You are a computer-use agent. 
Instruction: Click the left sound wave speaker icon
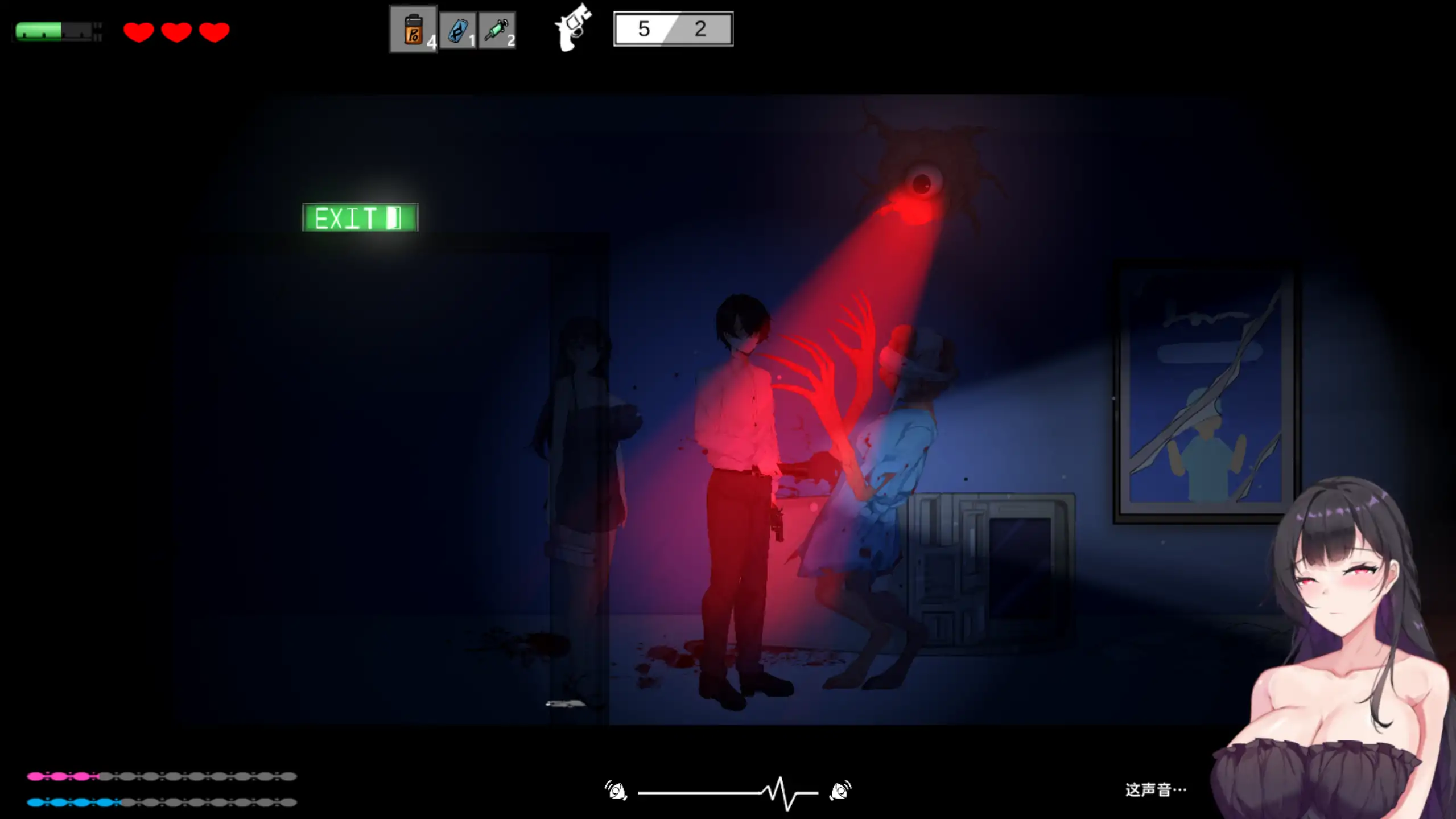pyautogui.click(x=616, y=790)
